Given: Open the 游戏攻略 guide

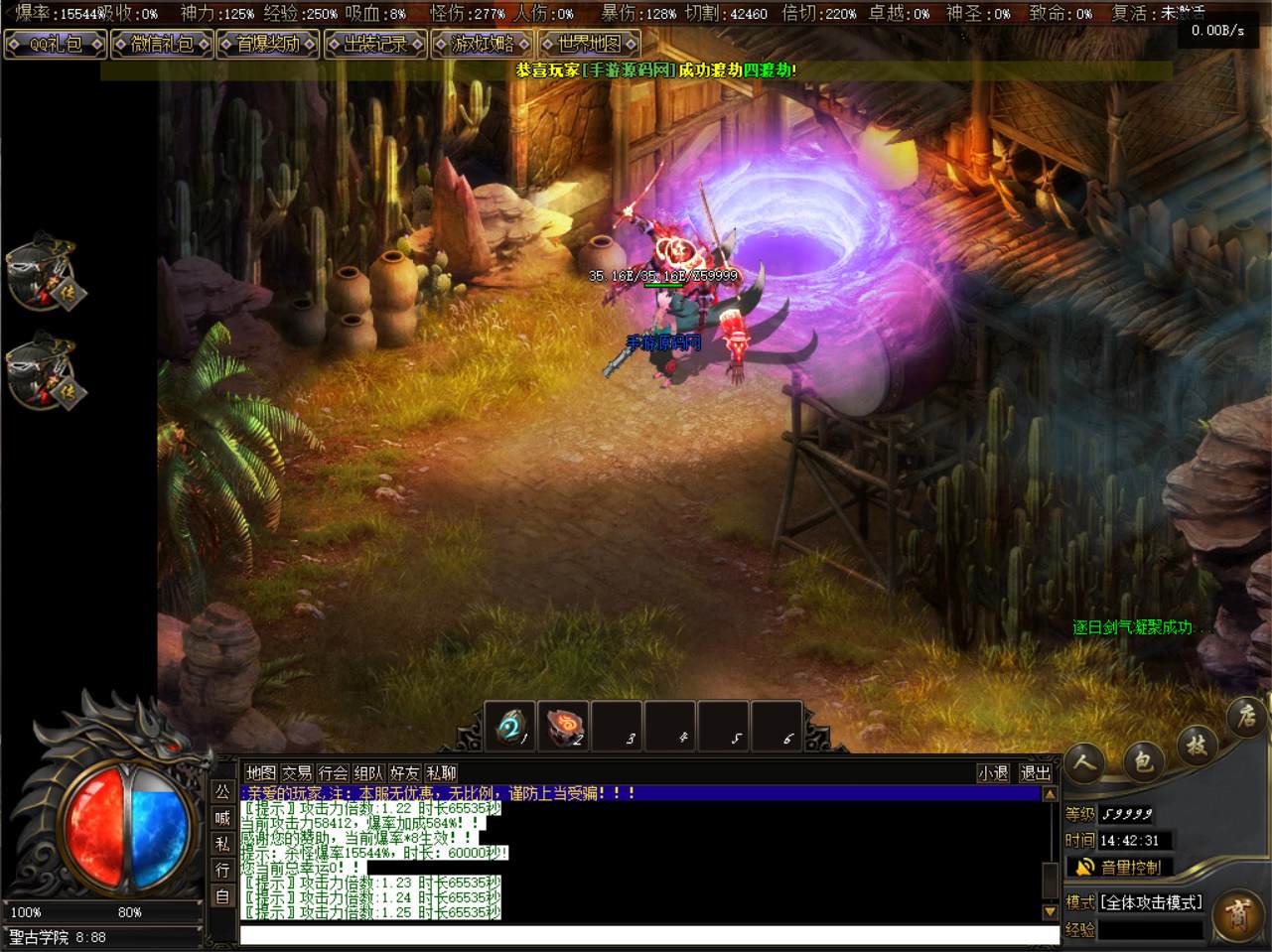Looking at the screenshot, I should tap(483, 45).
